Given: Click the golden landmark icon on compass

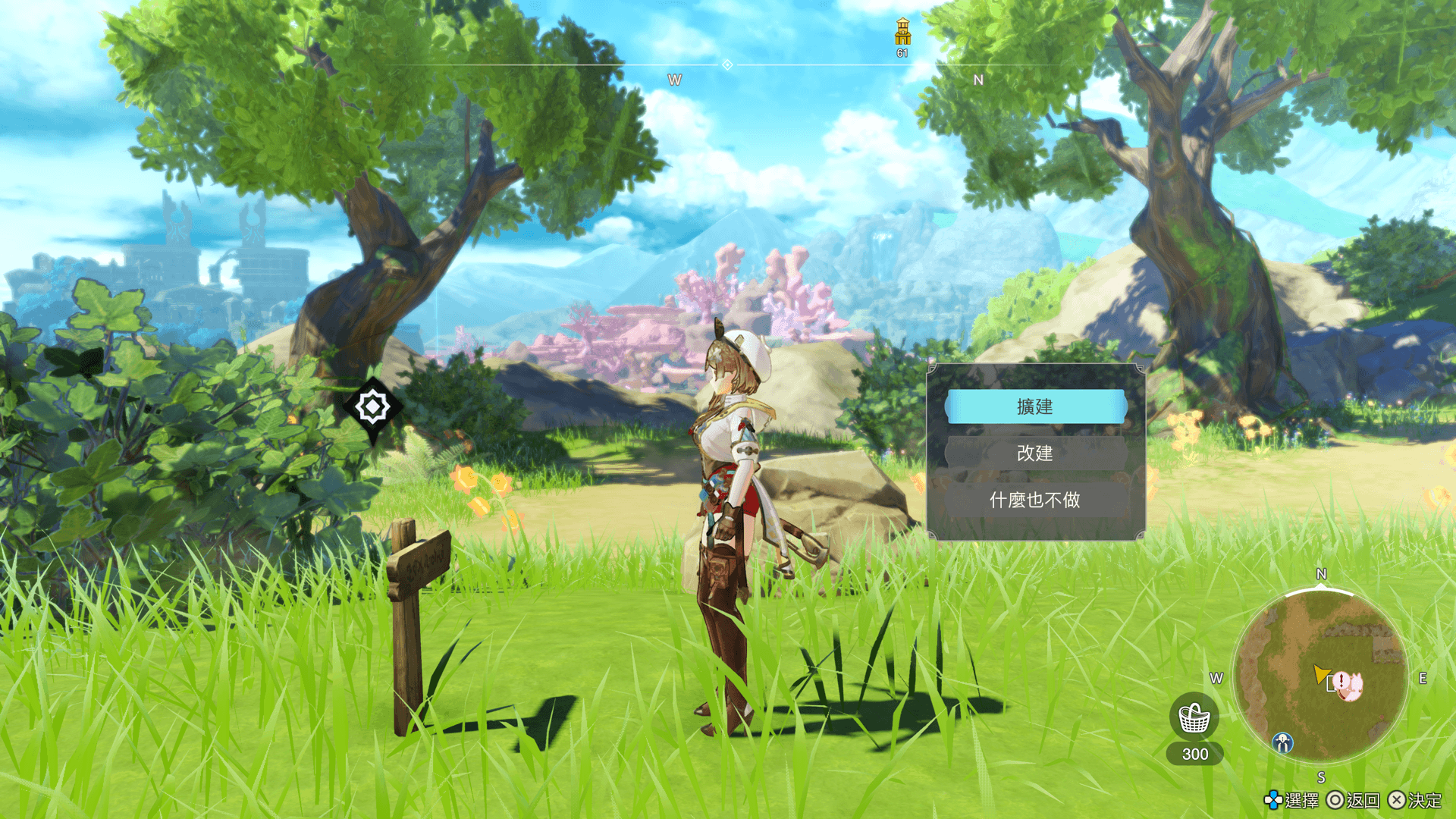Looking at the screenshot, I should coord(902,33).
